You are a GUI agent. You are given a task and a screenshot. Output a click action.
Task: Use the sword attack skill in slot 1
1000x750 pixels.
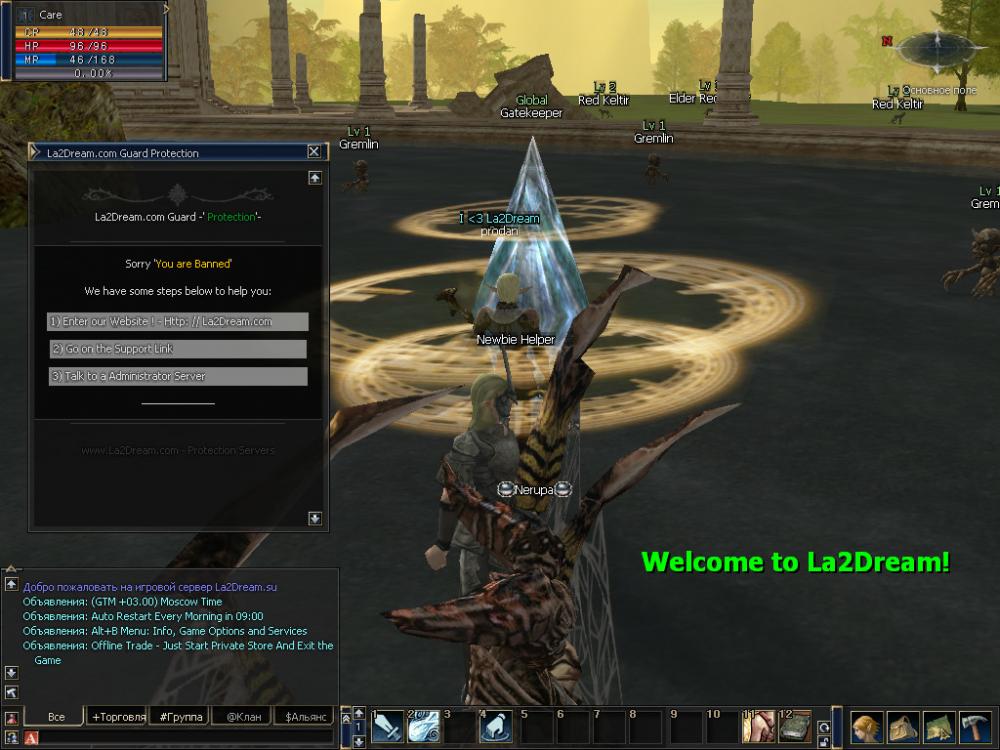pos(388,728)
